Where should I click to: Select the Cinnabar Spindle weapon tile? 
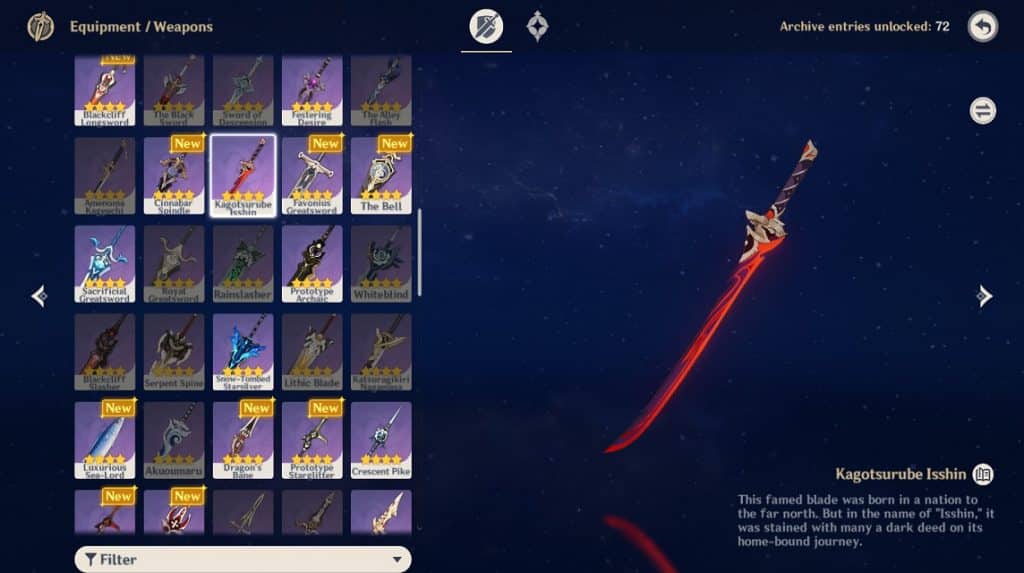point(174,175)
